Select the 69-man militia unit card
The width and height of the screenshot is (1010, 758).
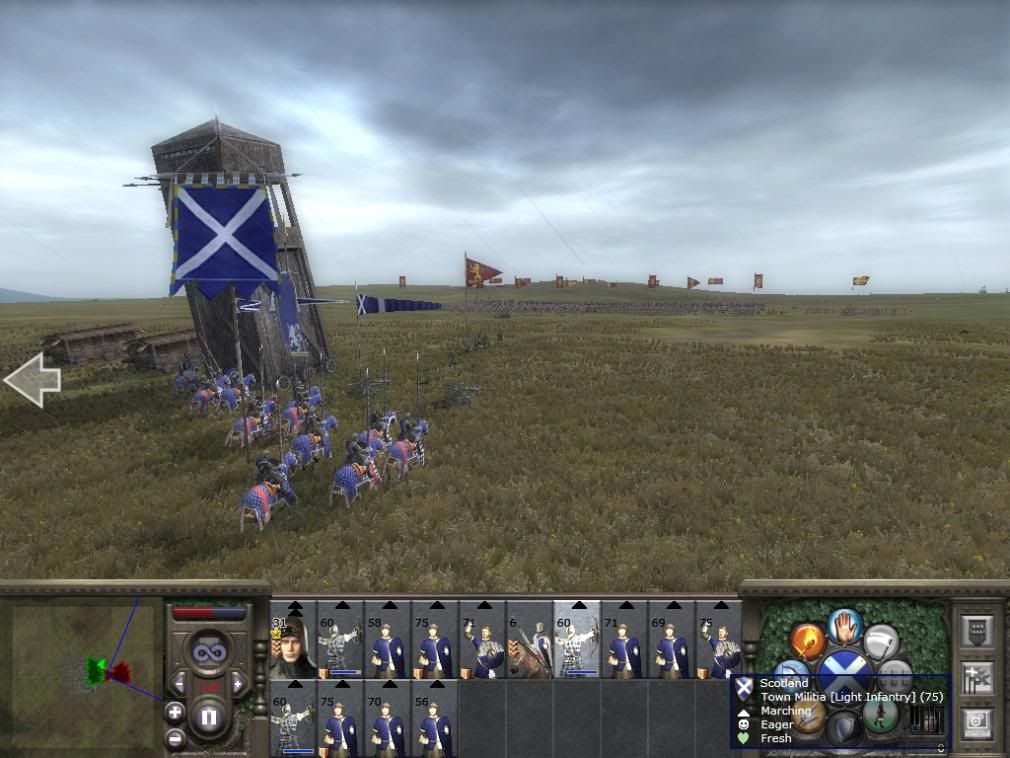coord(672,641)
